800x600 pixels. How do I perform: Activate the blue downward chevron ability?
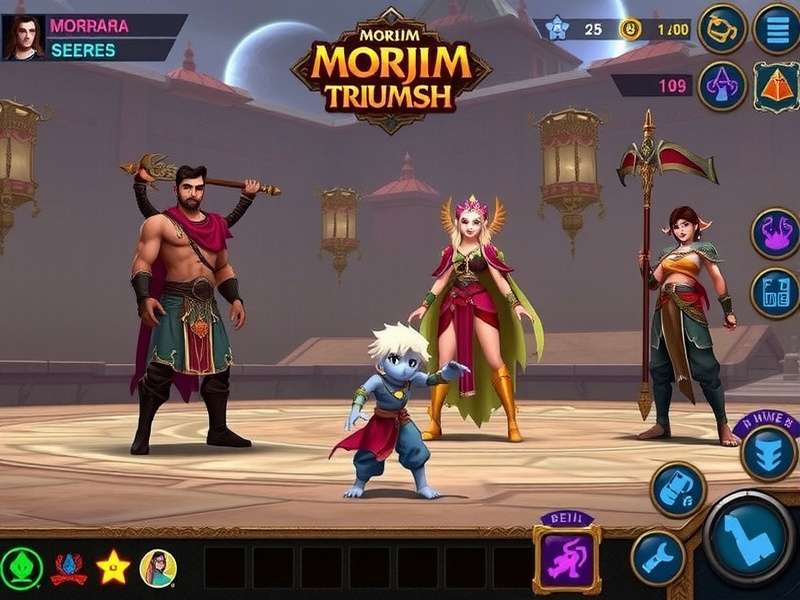pos(768,452)
